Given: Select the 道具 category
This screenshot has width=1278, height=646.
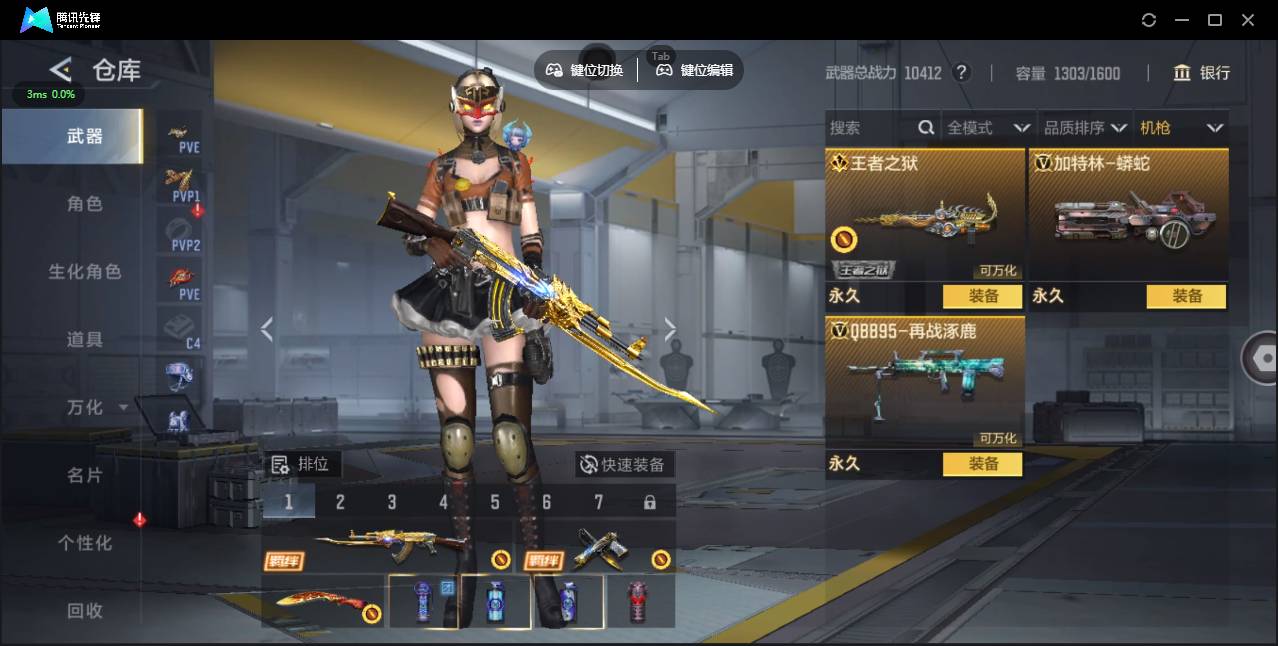Looking at the screenshot, I should 84,340.
